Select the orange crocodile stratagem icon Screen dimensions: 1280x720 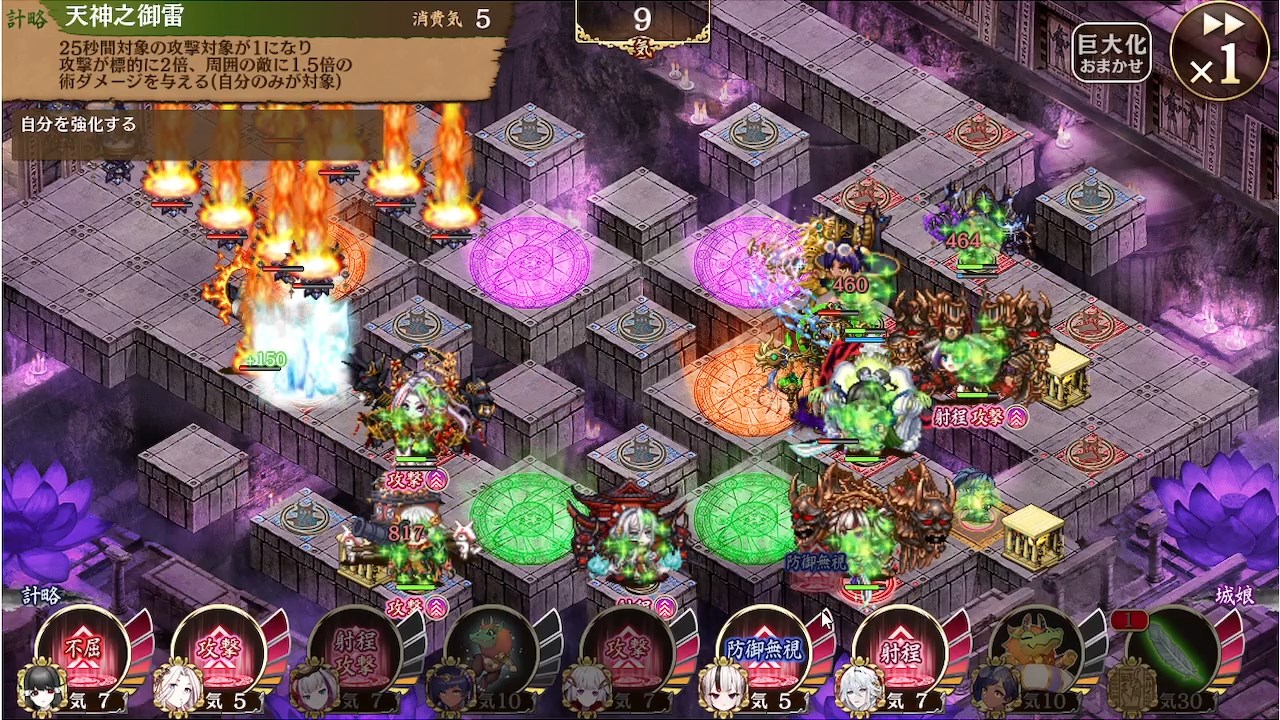tap(1037, 650)
